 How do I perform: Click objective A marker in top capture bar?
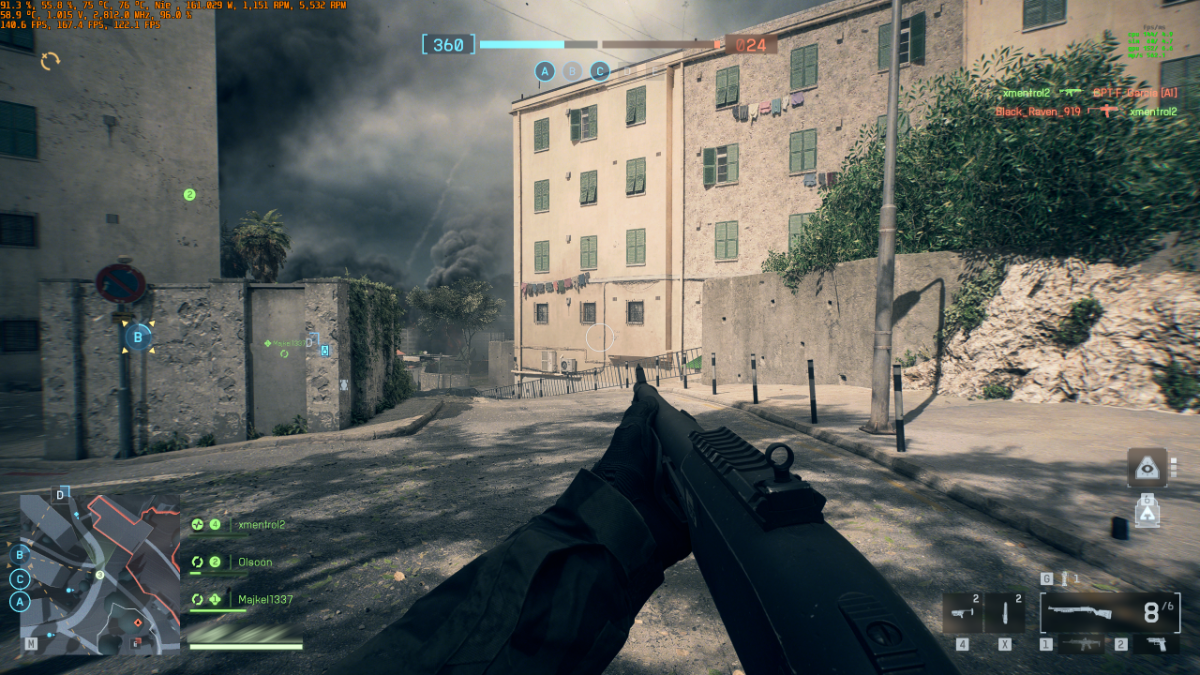(x=545, y=71)
